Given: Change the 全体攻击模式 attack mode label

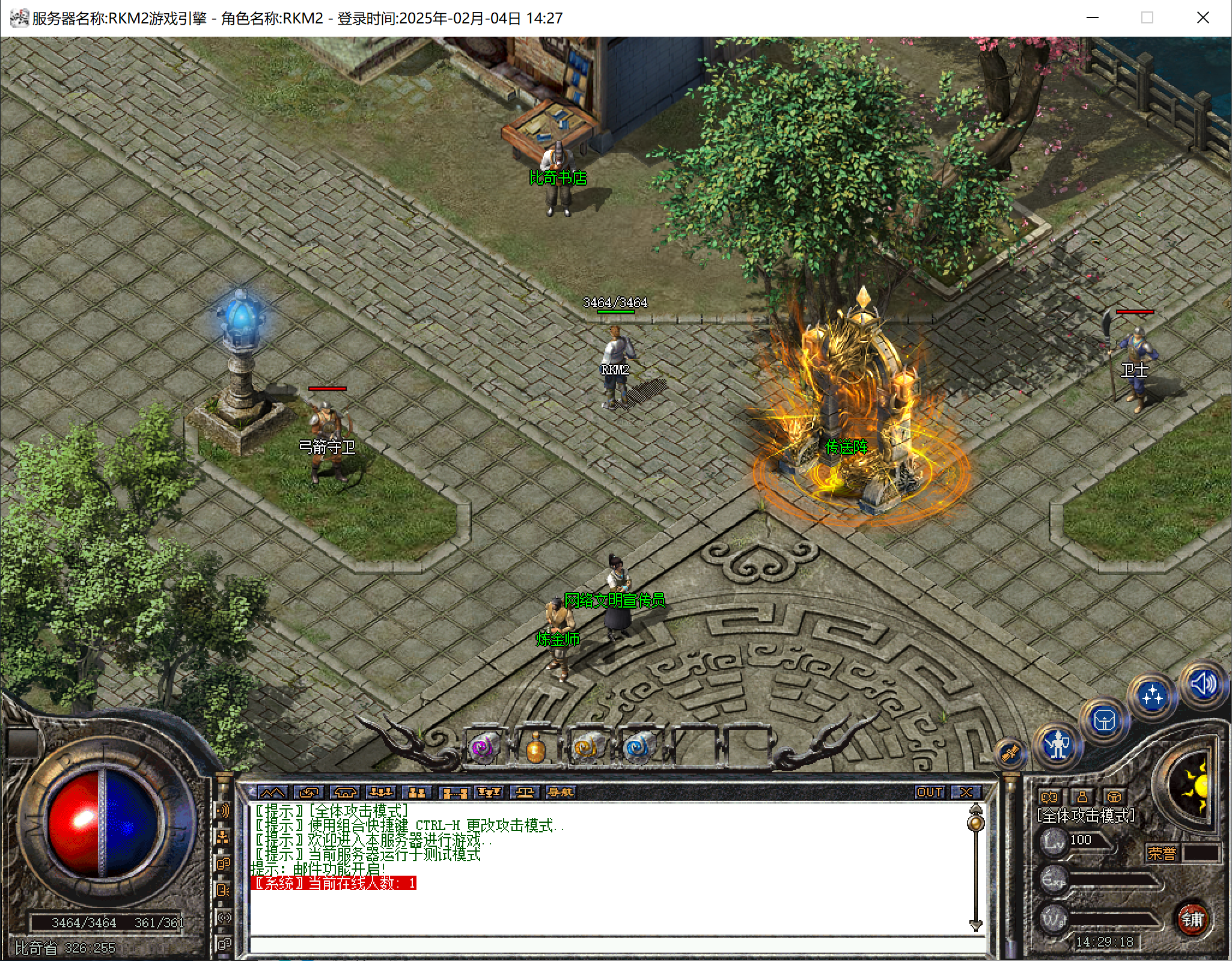Looking at the screenshot, I should pos(1085,816).
